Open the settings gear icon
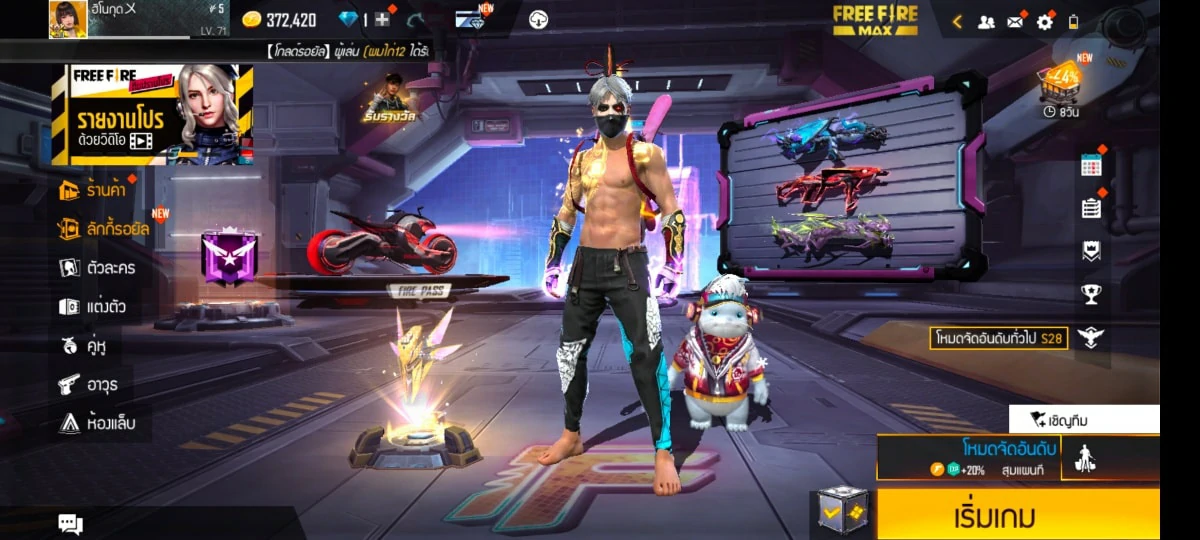Image resolution: width=1200 pixels, height=540 pixels. point(1045,21)
